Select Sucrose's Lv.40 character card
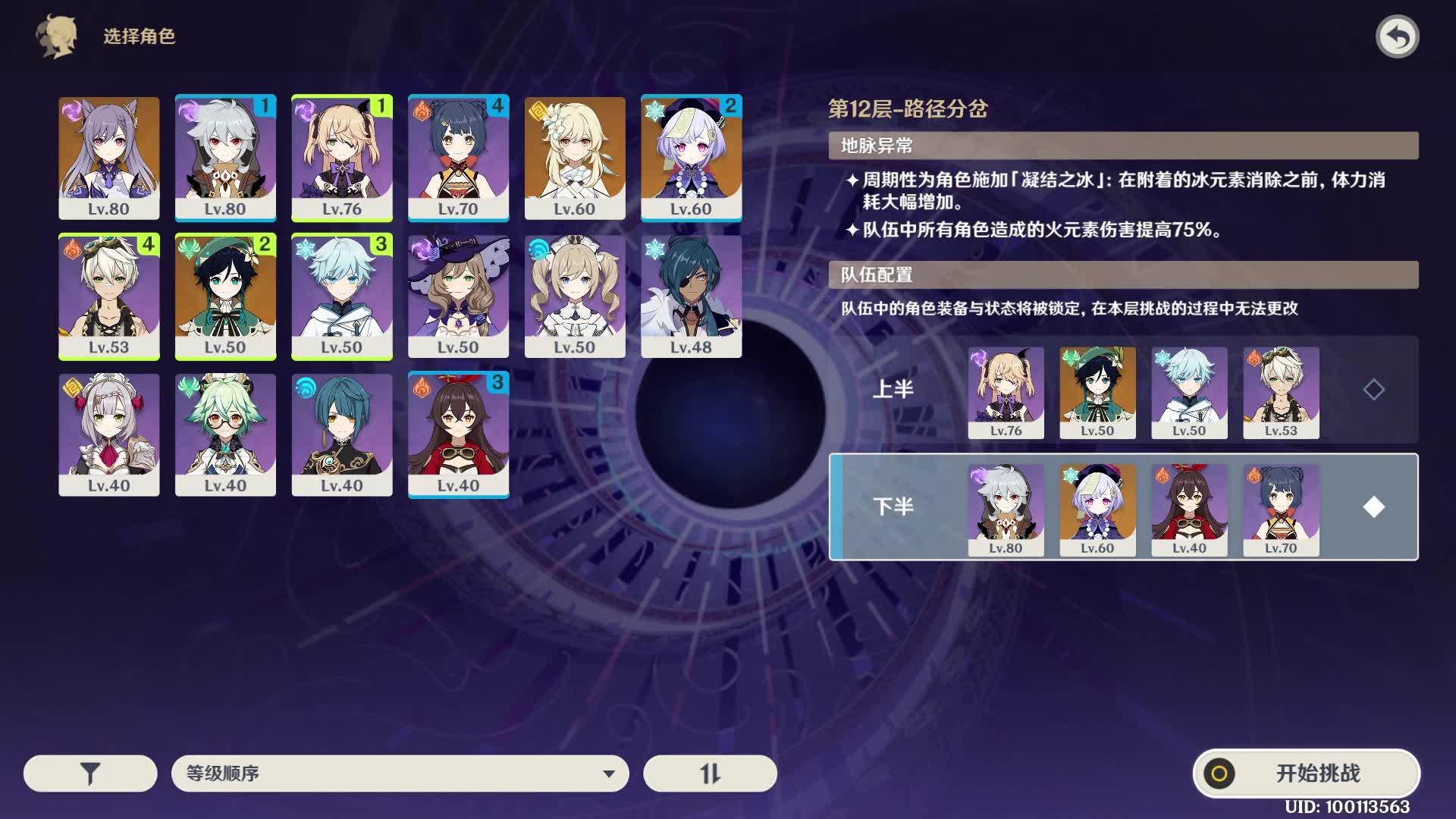1456x819 pixels. [x=226, y=434]
